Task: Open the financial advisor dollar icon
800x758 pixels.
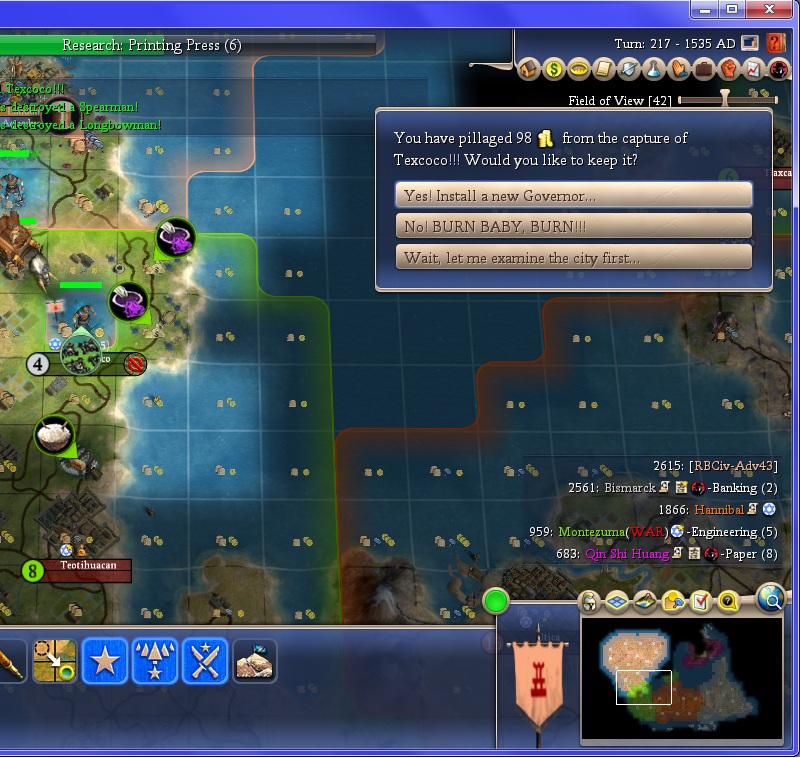Action: tap(554, 69)
